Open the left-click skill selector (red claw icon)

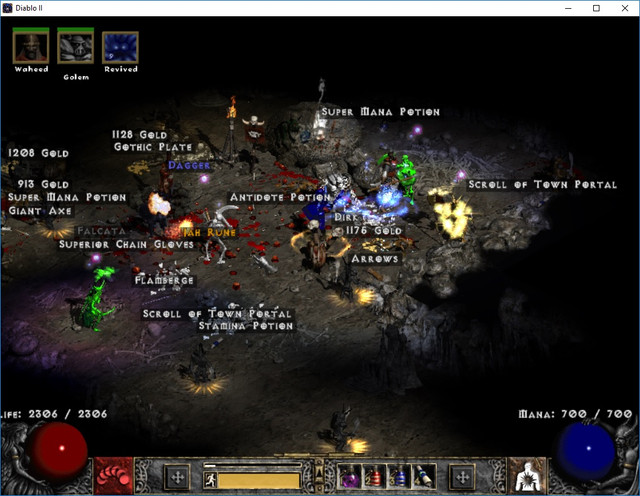(113, 477)
